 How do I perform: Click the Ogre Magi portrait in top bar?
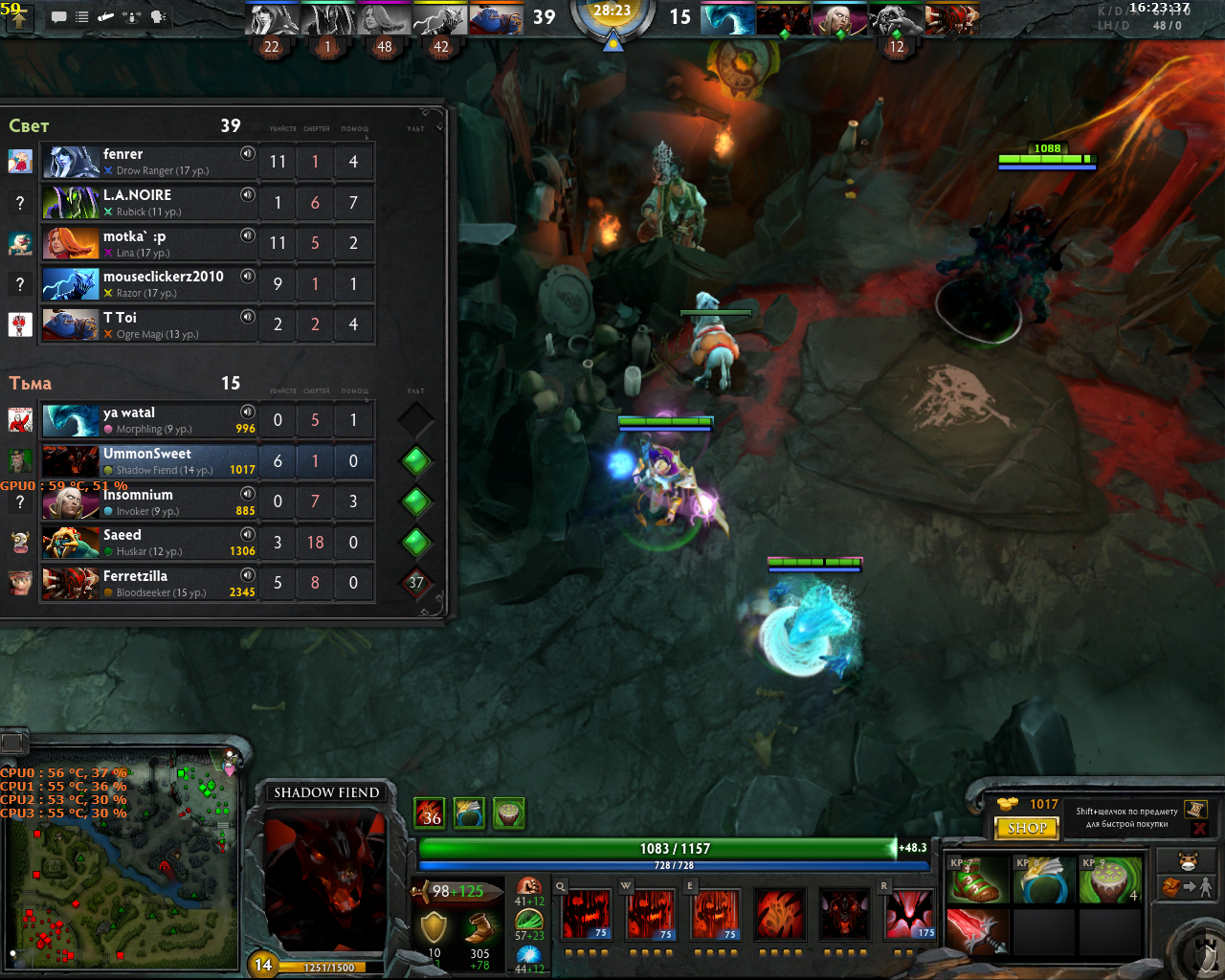tap(498, 19)
